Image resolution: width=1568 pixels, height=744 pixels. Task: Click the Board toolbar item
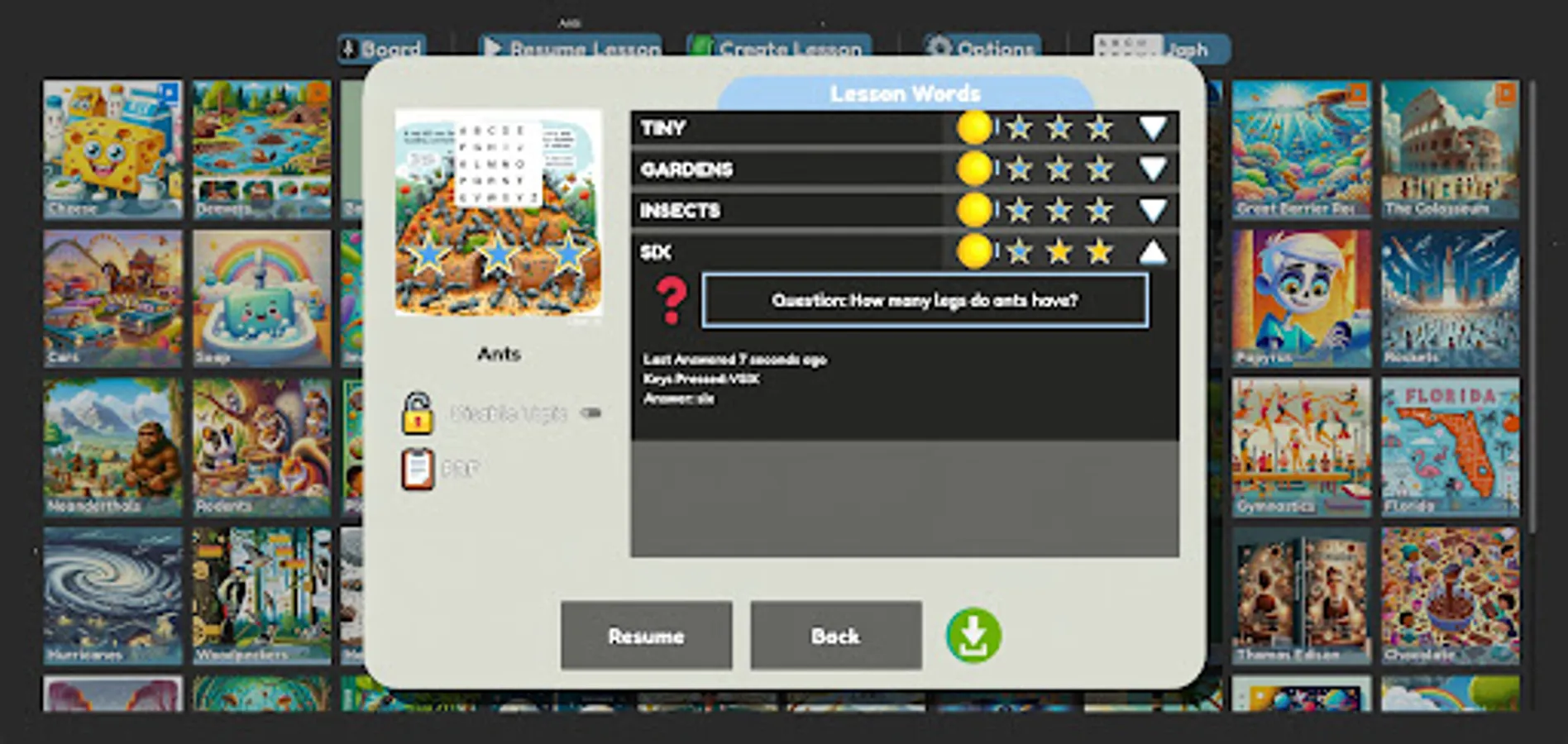pyautogui.click(x=382, y=48)
